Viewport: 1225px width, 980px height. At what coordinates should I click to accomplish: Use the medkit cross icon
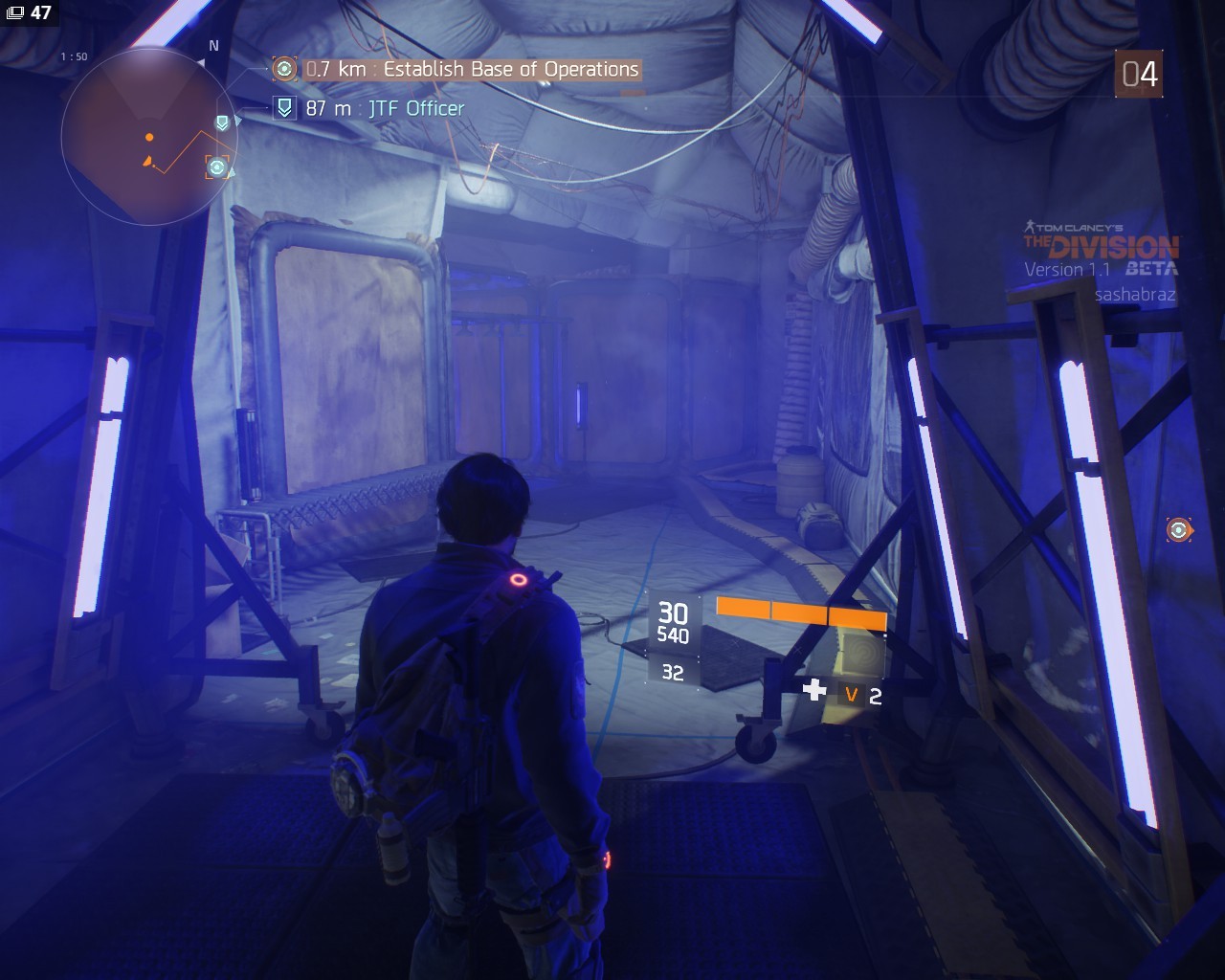(814, 690)
